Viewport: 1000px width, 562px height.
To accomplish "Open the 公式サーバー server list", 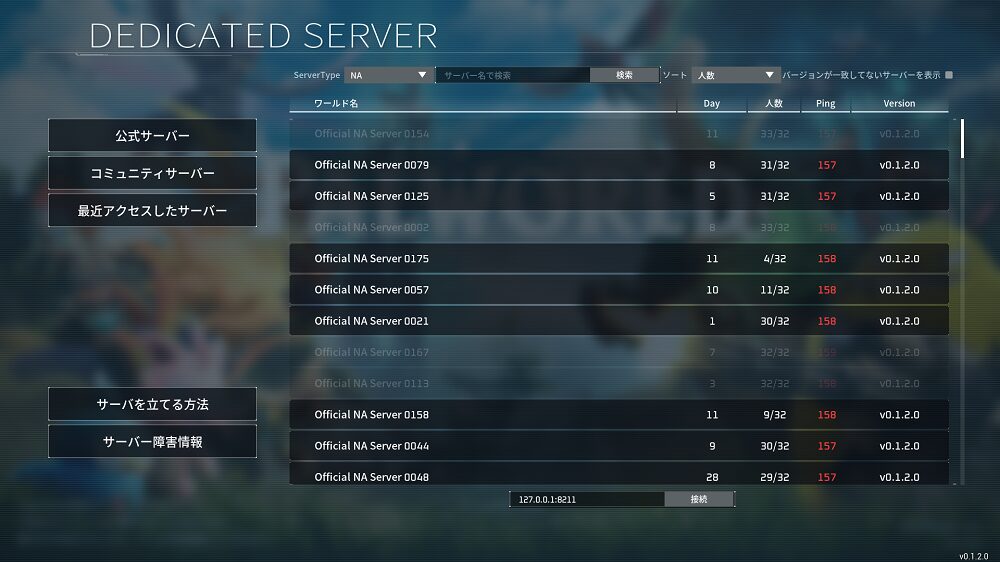I will pos(152,136).
